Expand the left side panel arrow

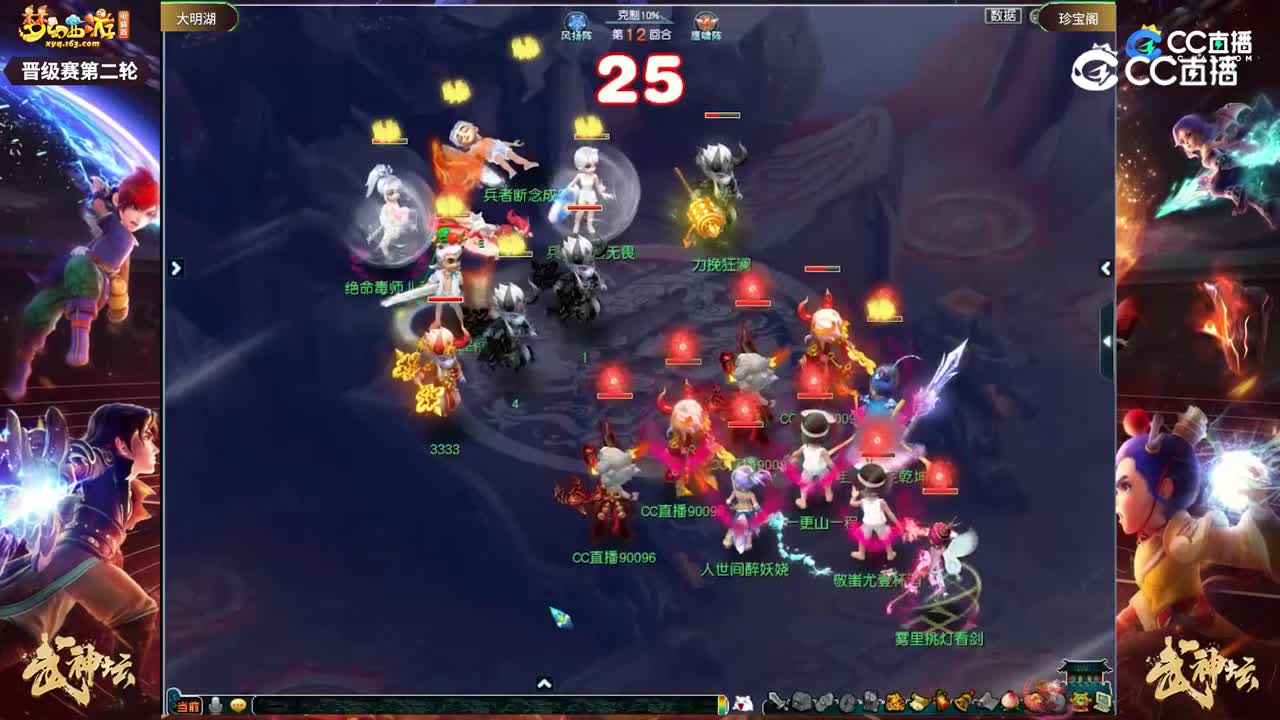point(176,268)
